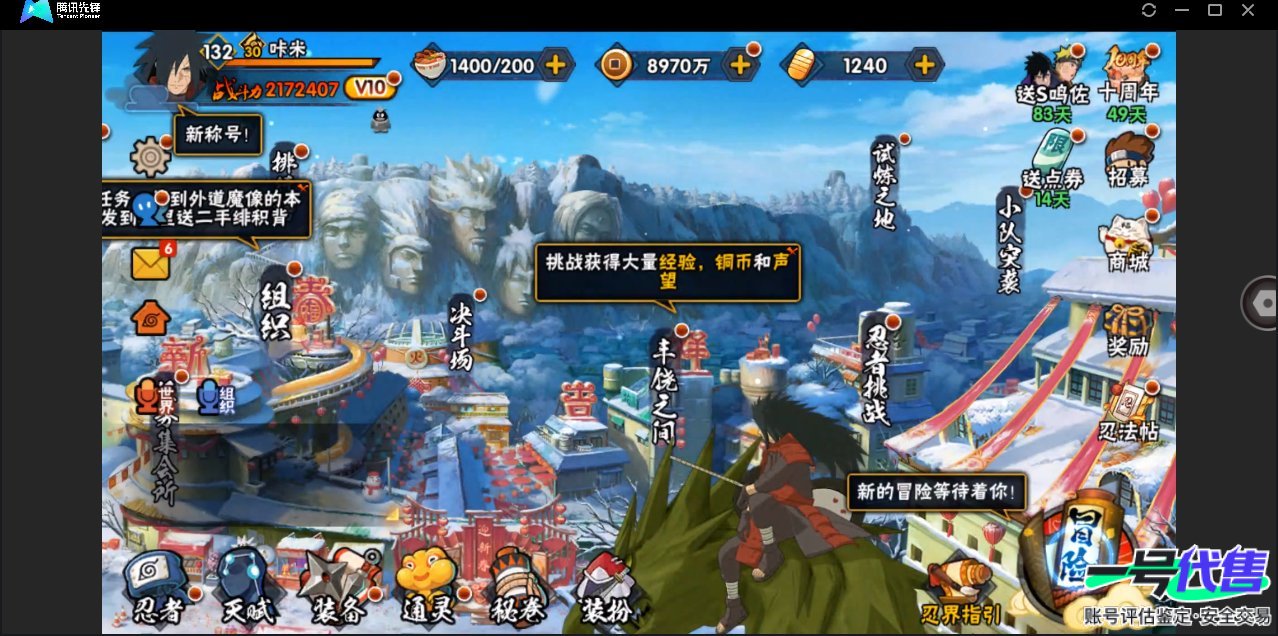
Task: Tap the 冒险 adventure button
Action: 1085,545
